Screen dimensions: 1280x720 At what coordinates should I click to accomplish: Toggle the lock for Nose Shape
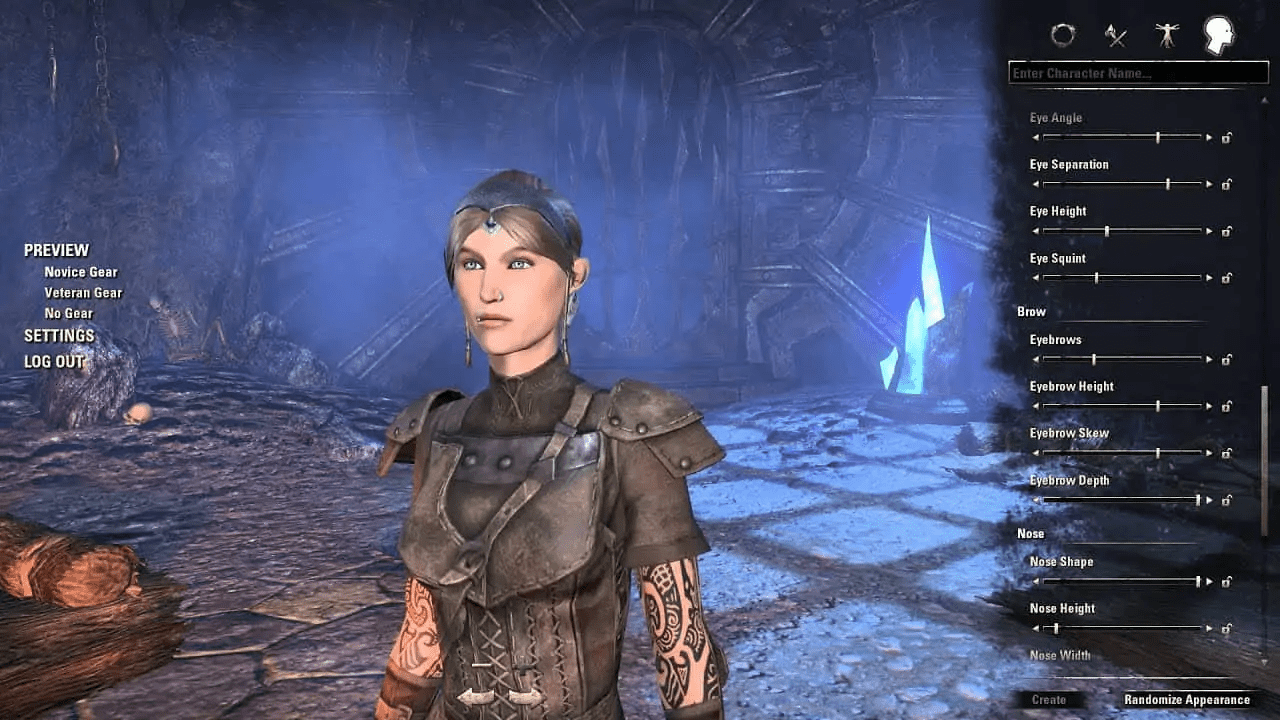pos(1226,581)
